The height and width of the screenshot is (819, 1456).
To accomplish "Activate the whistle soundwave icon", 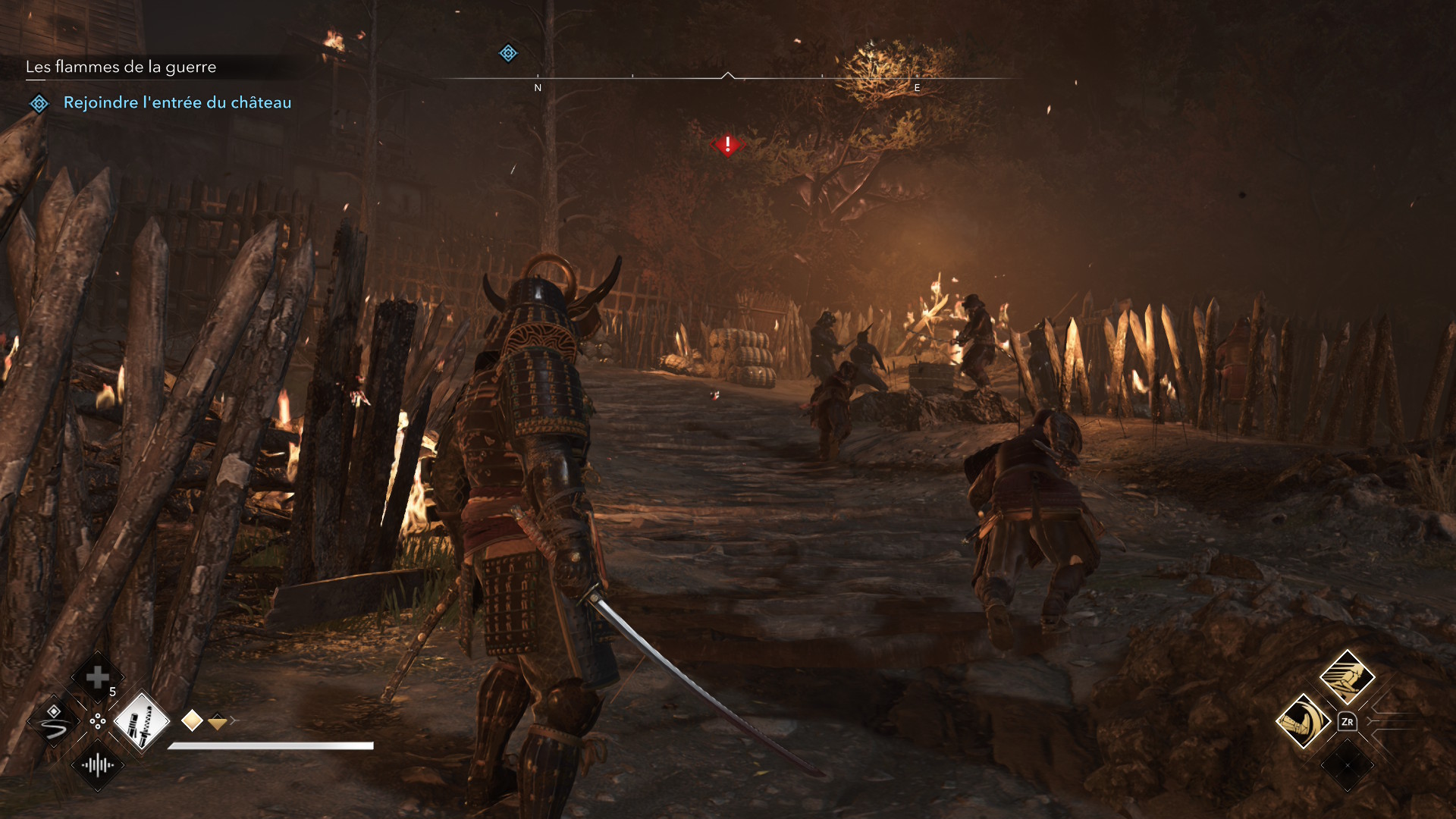I will [x=98, y=765].
